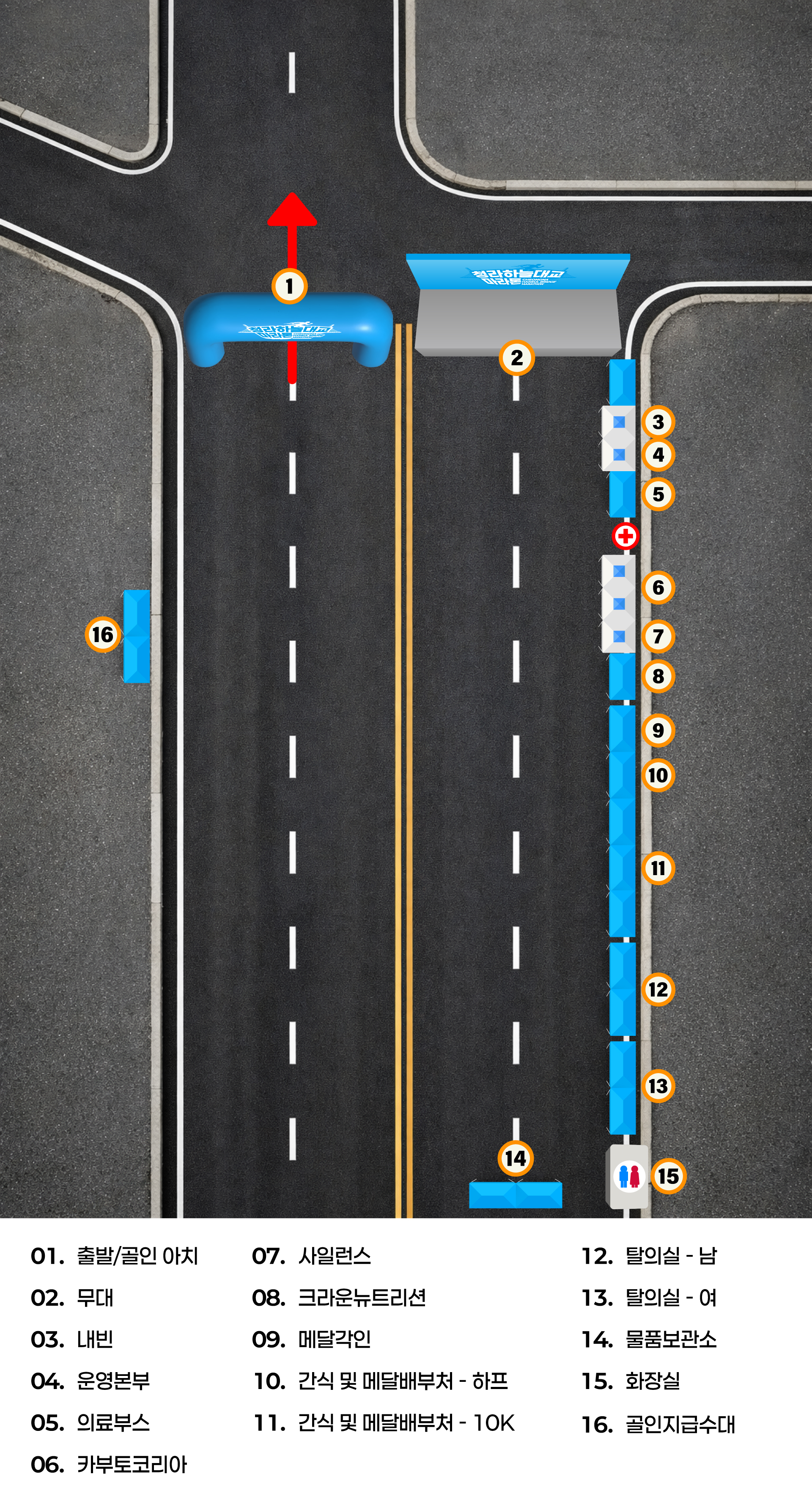Select the orange map marker numbered 15
This screenshot has height=1499, width=812.
[x=668, y=1176]
